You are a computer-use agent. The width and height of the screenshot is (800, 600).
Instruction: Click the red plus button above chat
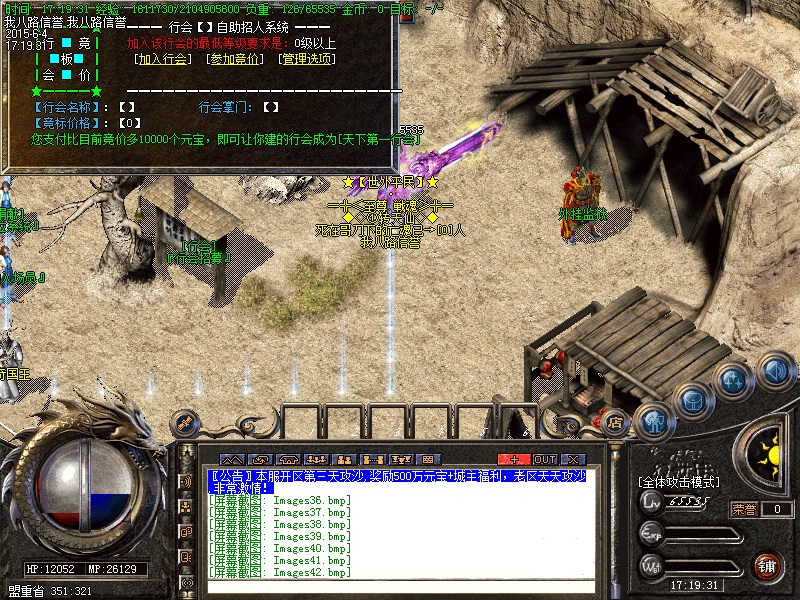click(514, 459)
